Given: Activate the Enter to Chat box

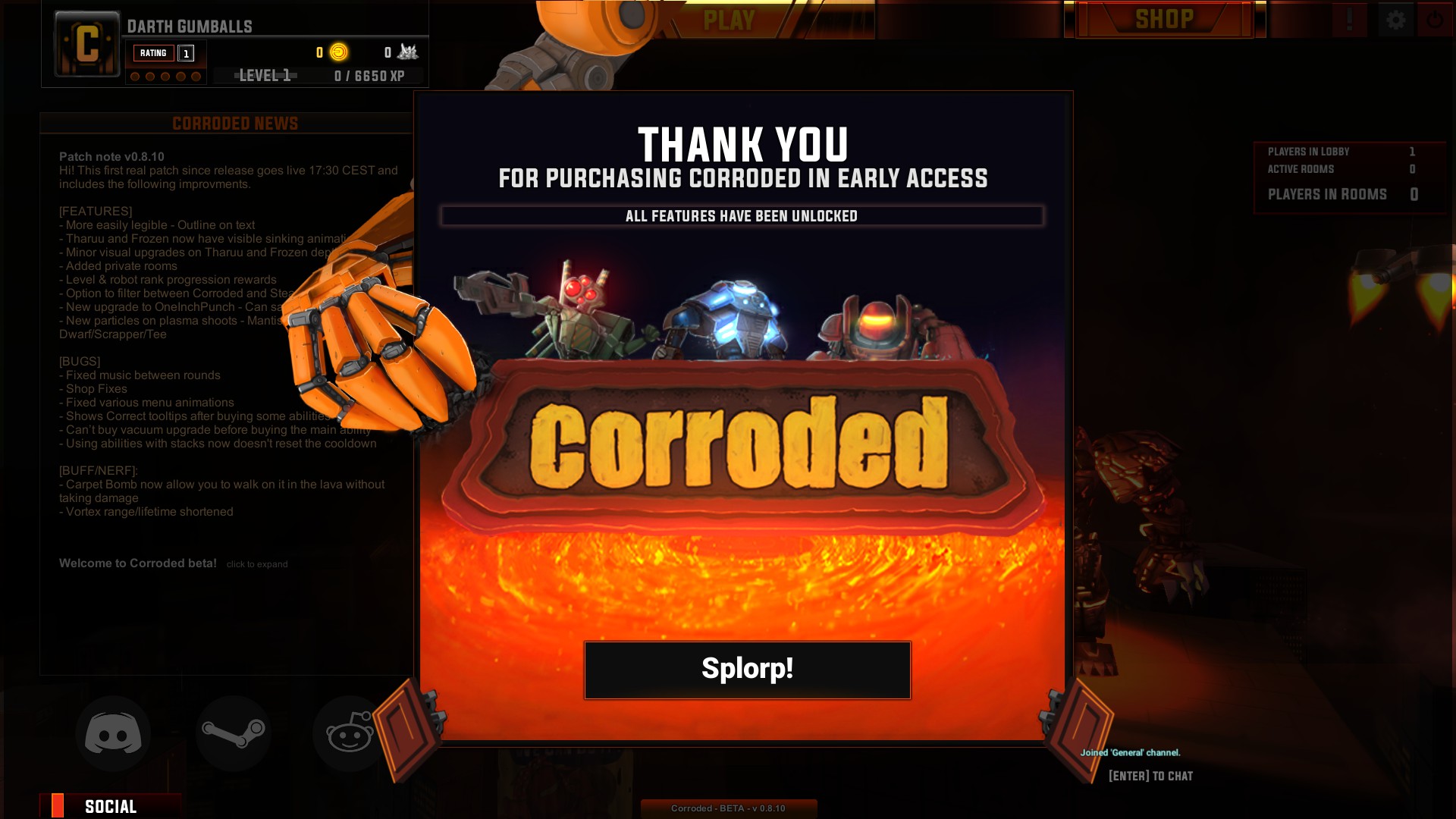Looking at the screenshot, I should pos(1150,776).
